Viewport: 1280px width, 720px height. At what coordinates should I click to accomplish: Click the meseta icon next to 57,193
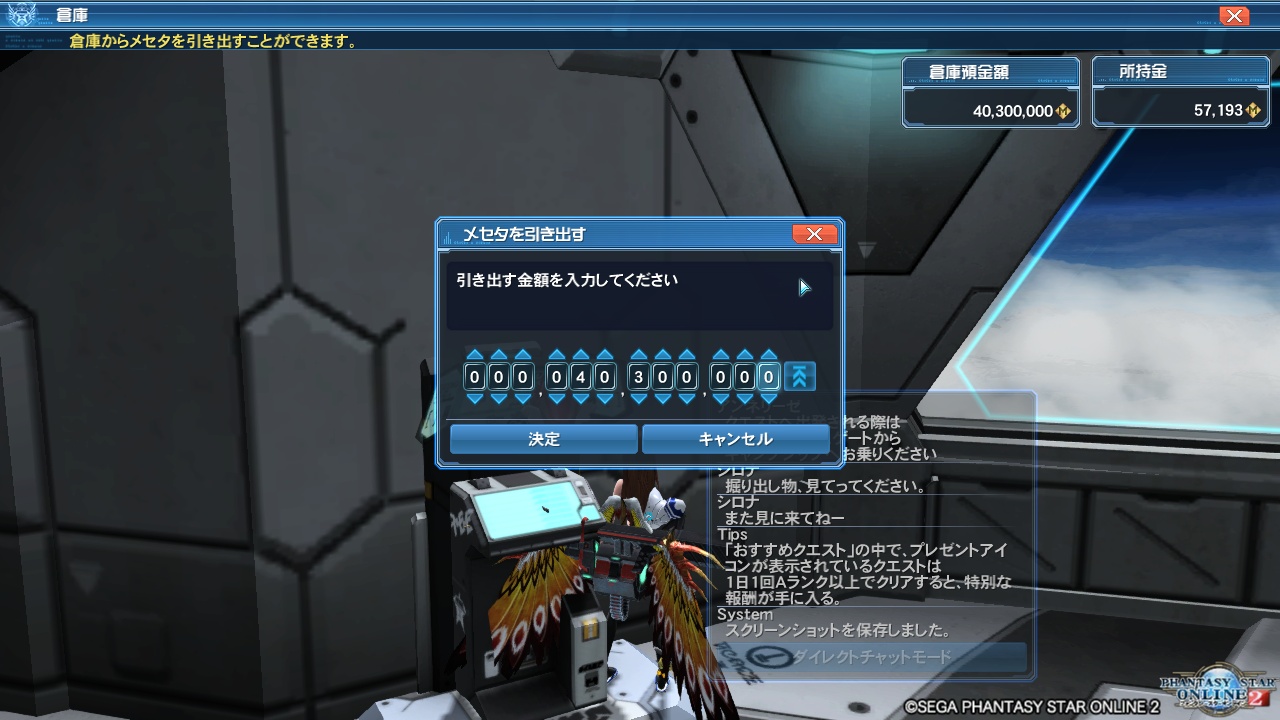1254,110
